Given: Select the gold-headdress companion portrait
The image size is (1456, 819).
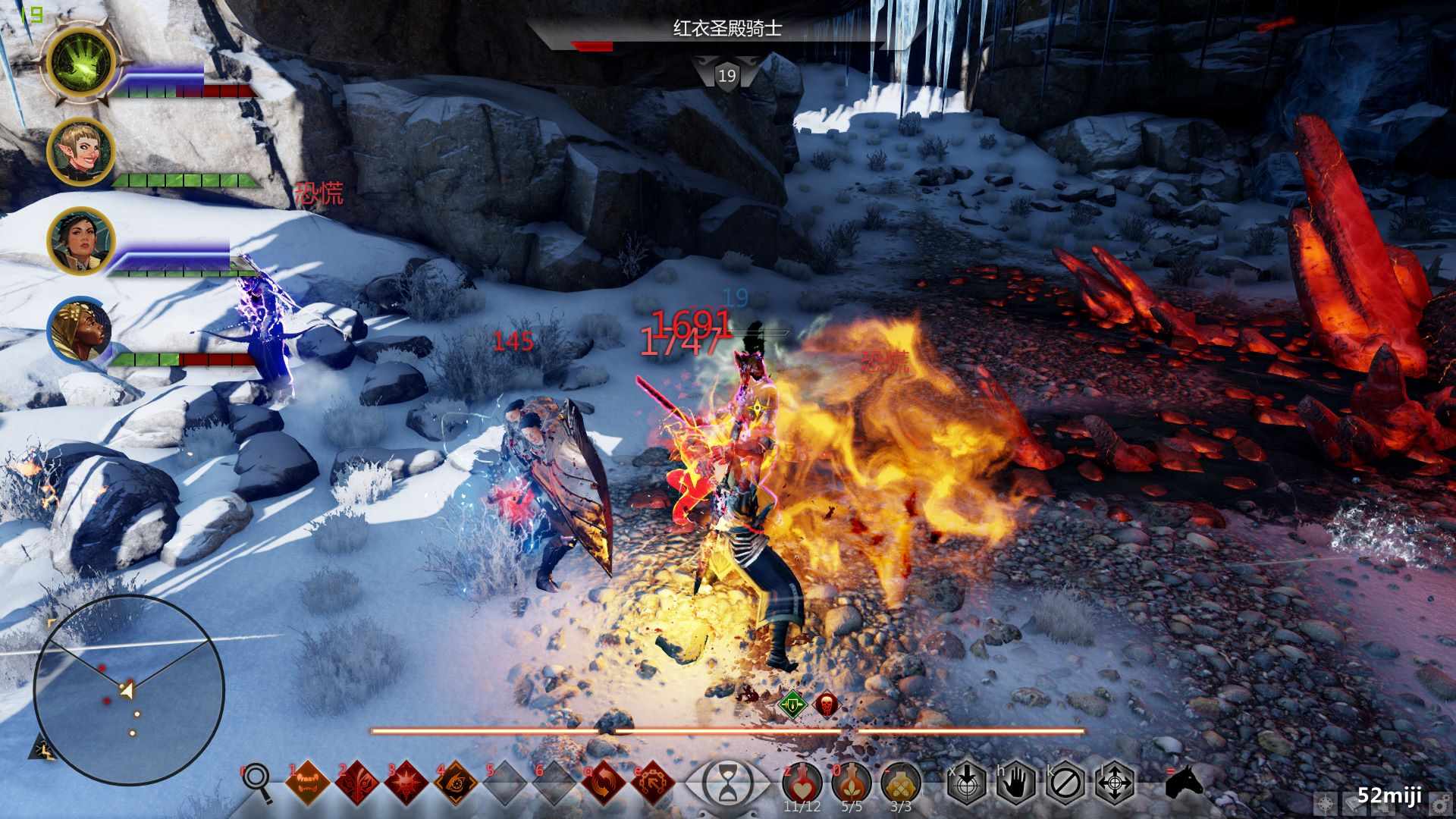Looking at the screenshot, I should tap(81, 331).
